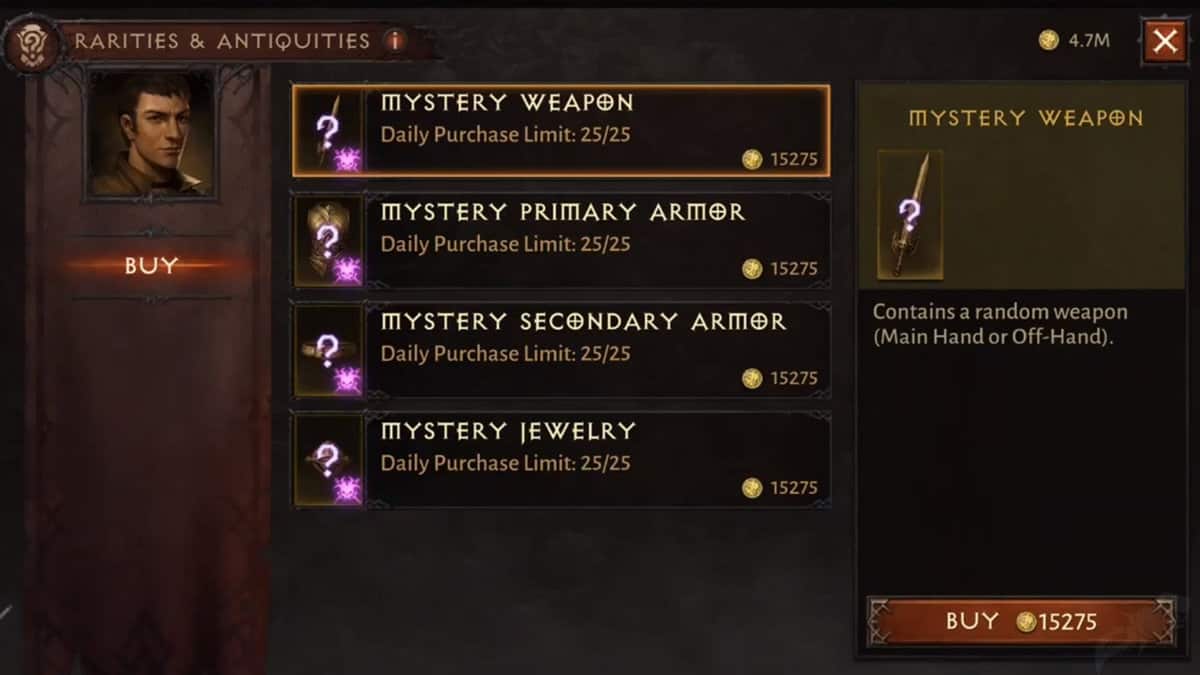1200x675 pixels.
Task: Open the info icon beside Rarities & Antiquities
Action: [x=396, y=41]
